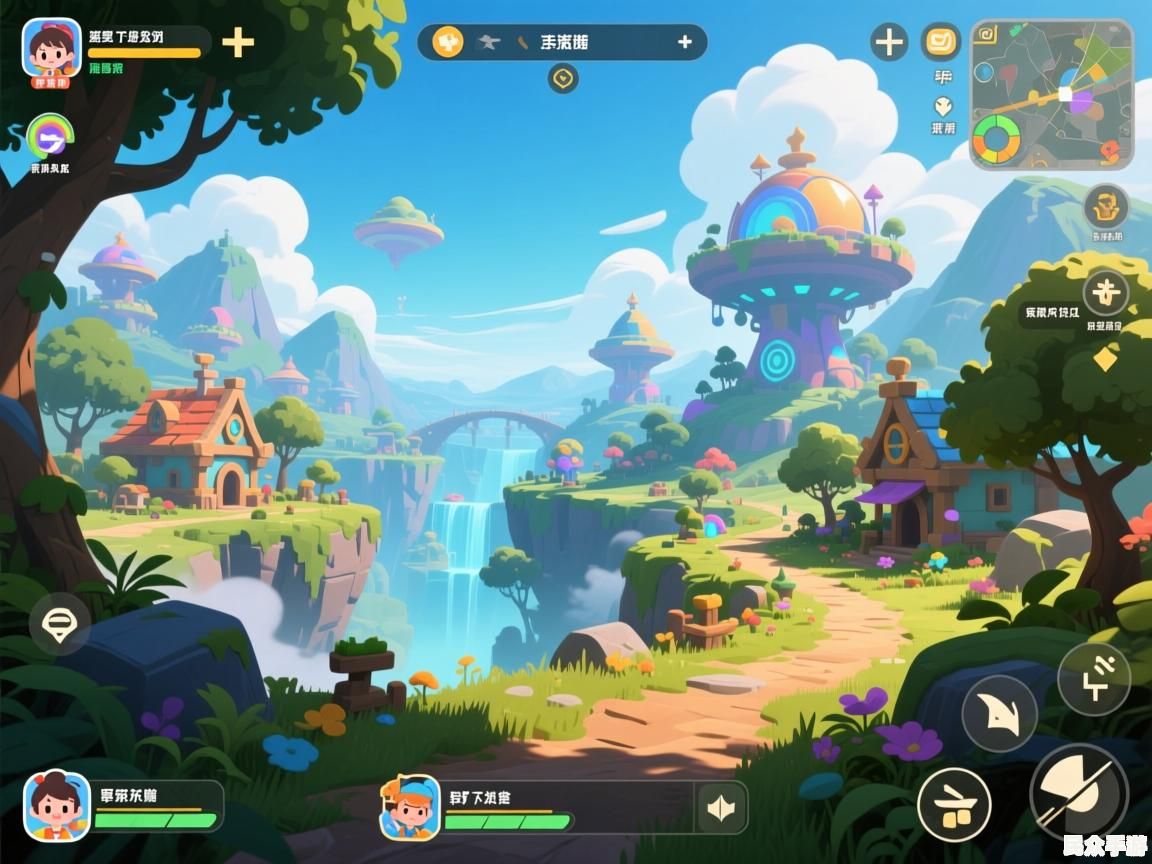Open the minimap
This screenshot has width=1152, height=864.
pos(1051,94)
